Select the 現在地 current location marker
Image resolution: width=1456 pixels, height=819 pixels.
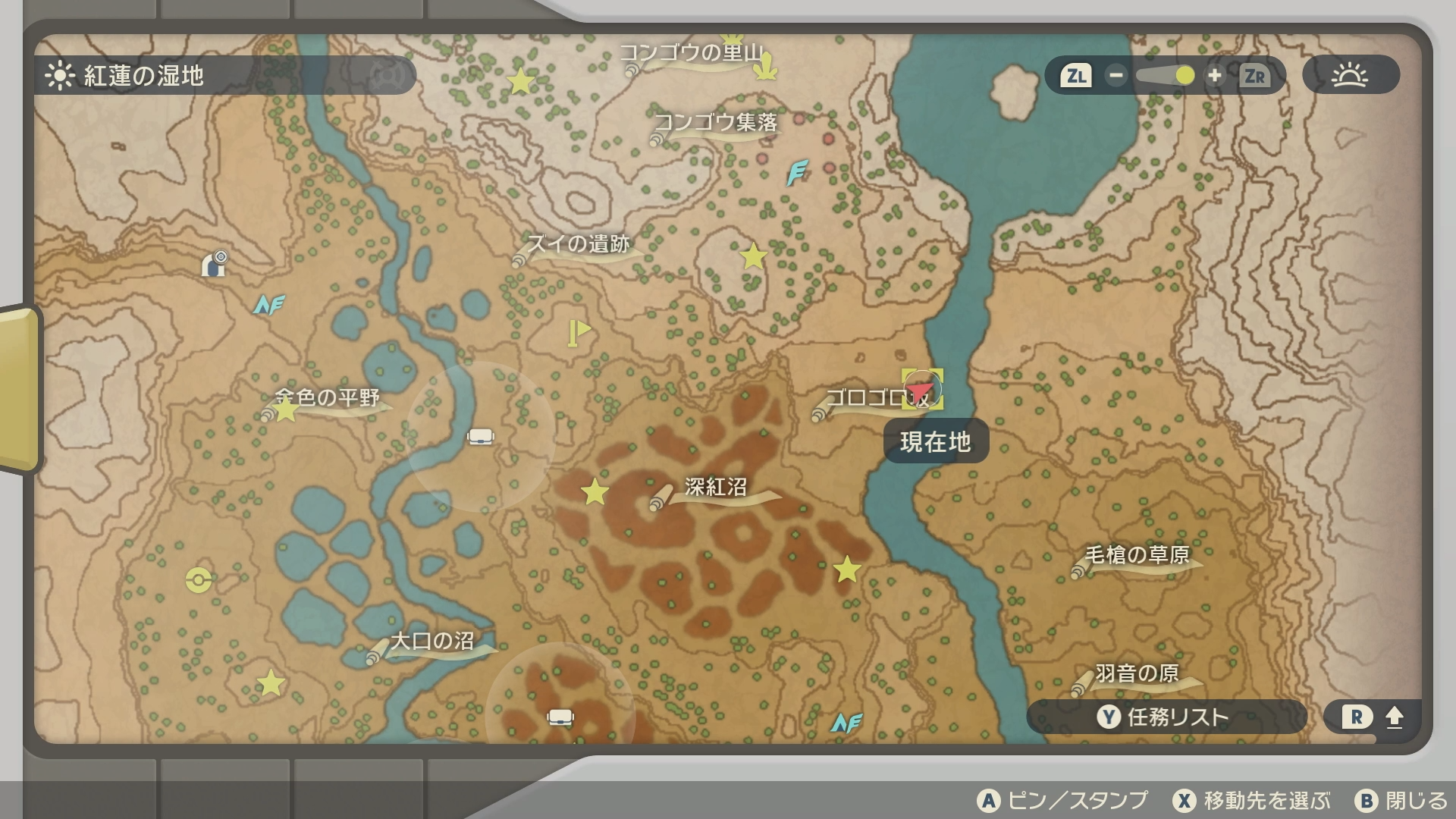pos(922,390)
